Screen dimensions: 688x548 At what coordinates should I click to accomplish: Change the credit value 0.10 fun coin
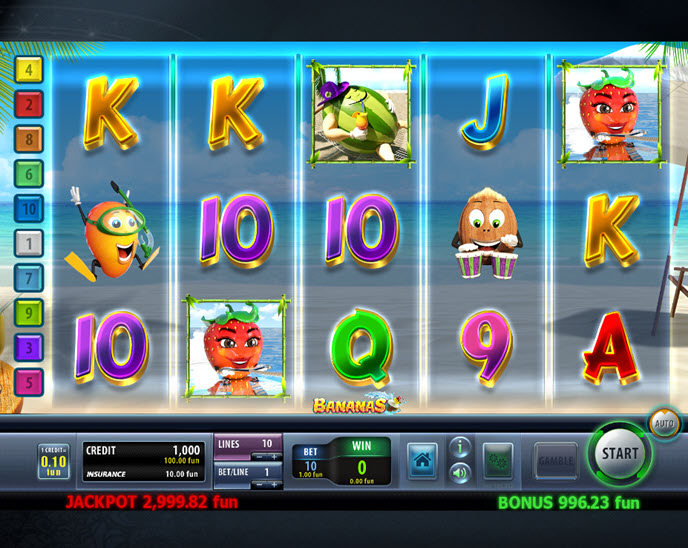coord(53,463)
